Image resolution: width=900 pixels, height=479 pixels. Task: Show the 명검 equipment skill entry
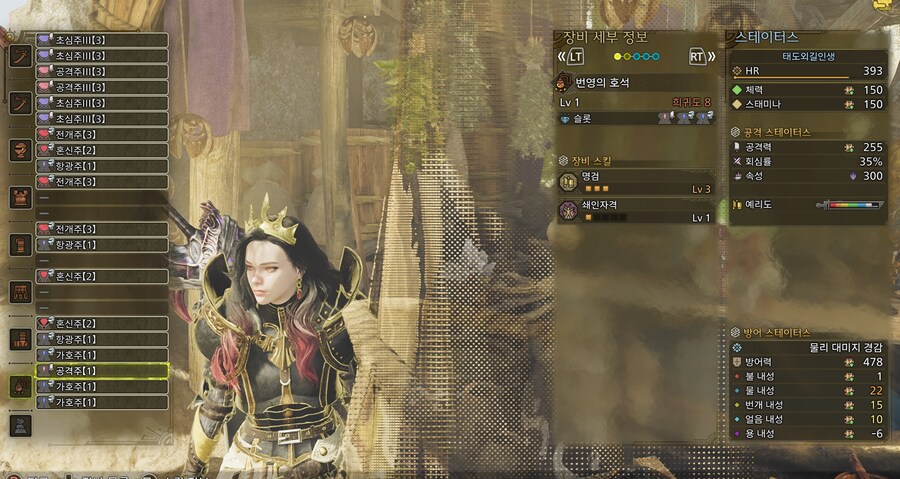[x=636, y=182]
